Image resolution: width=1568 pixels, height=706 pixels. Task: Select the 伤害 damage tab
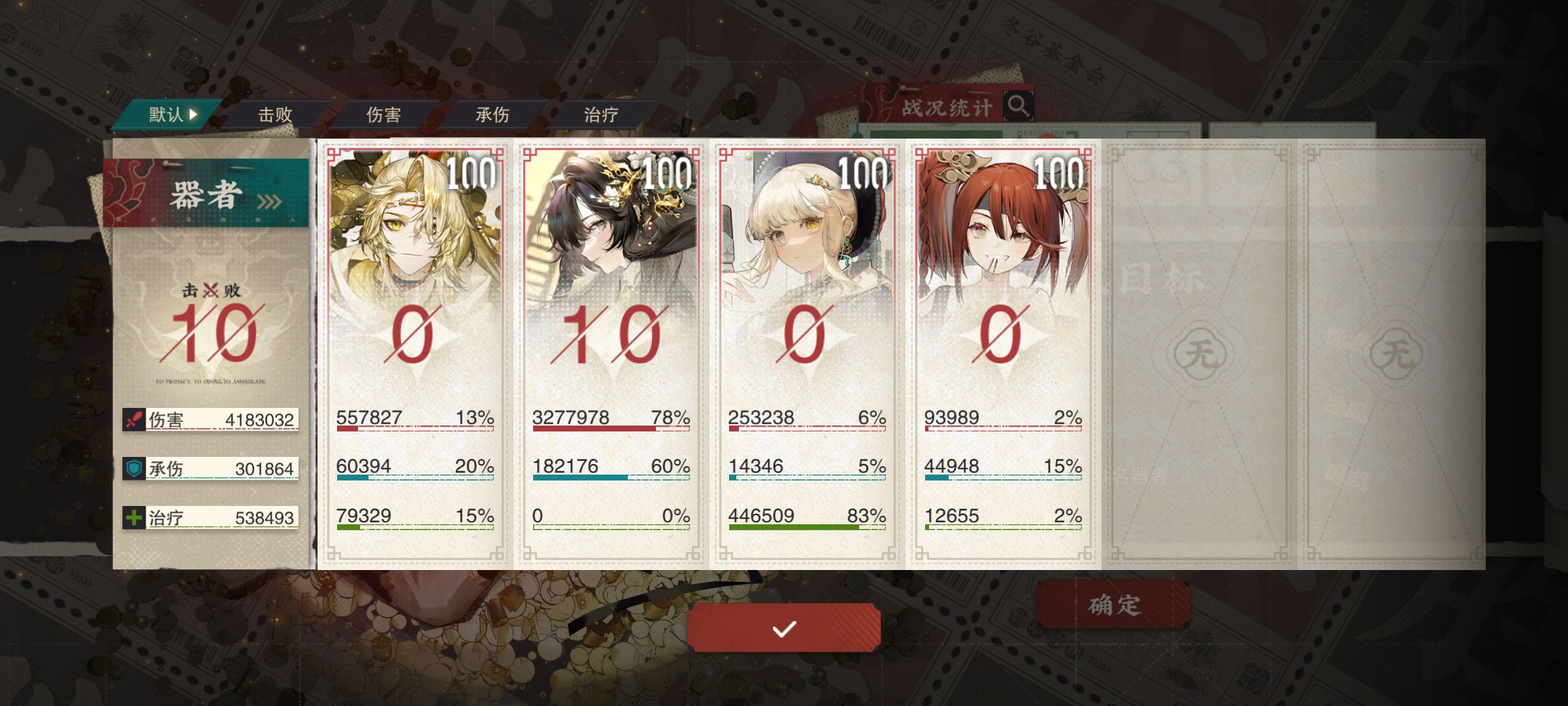(383, 115)
